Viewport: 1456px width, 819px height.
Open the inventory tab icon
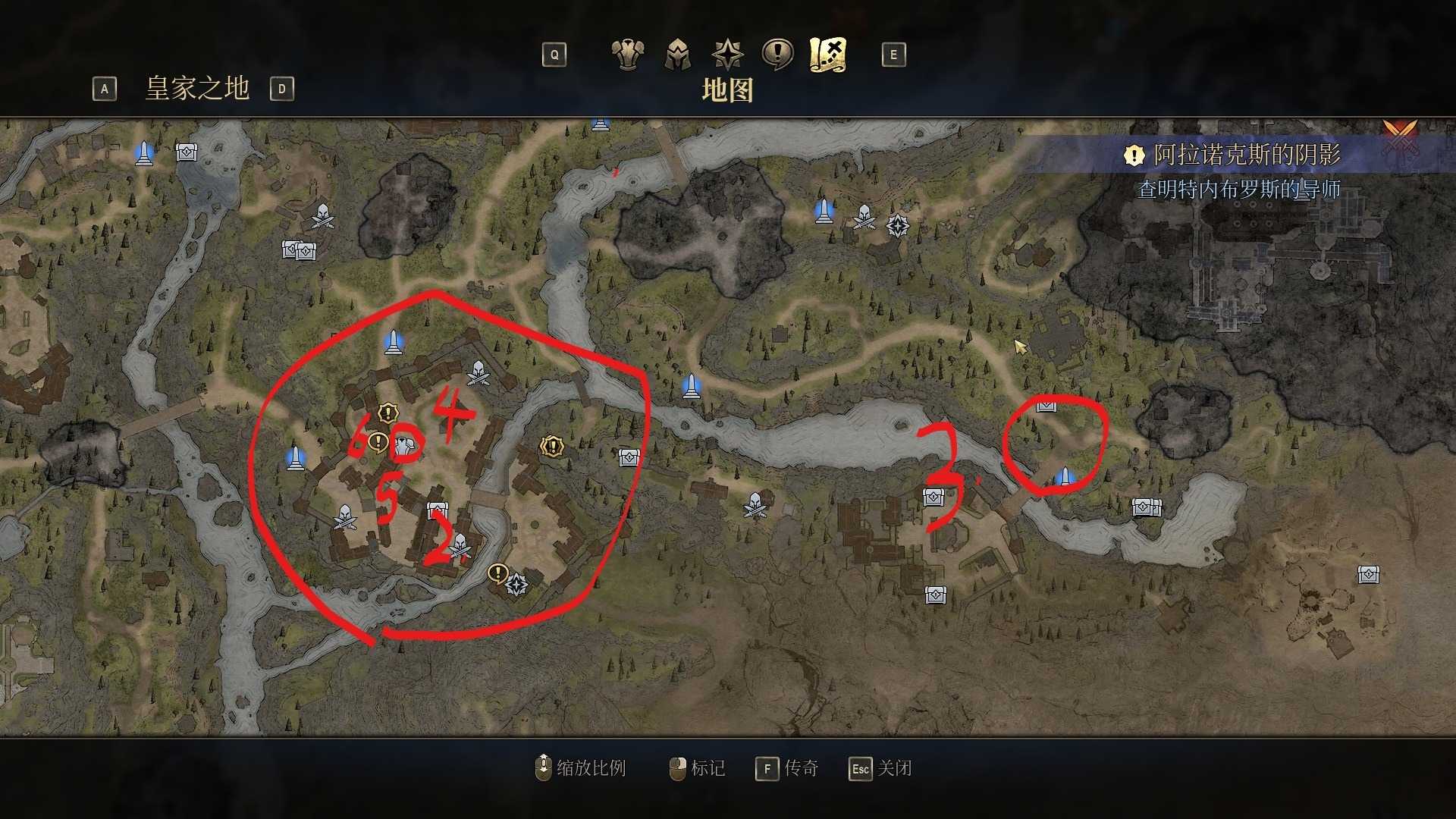[x=627, y=55]
